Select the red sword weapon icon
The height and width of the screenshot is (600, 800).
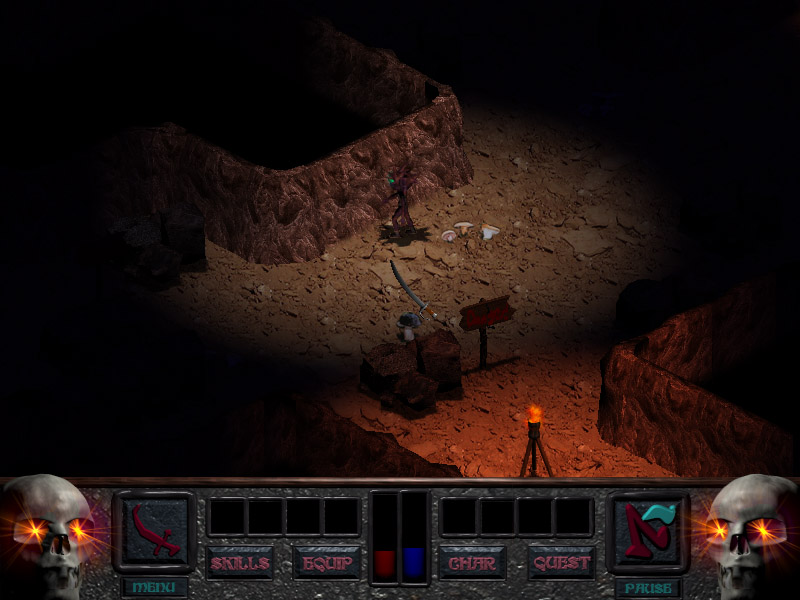point(154,530)
